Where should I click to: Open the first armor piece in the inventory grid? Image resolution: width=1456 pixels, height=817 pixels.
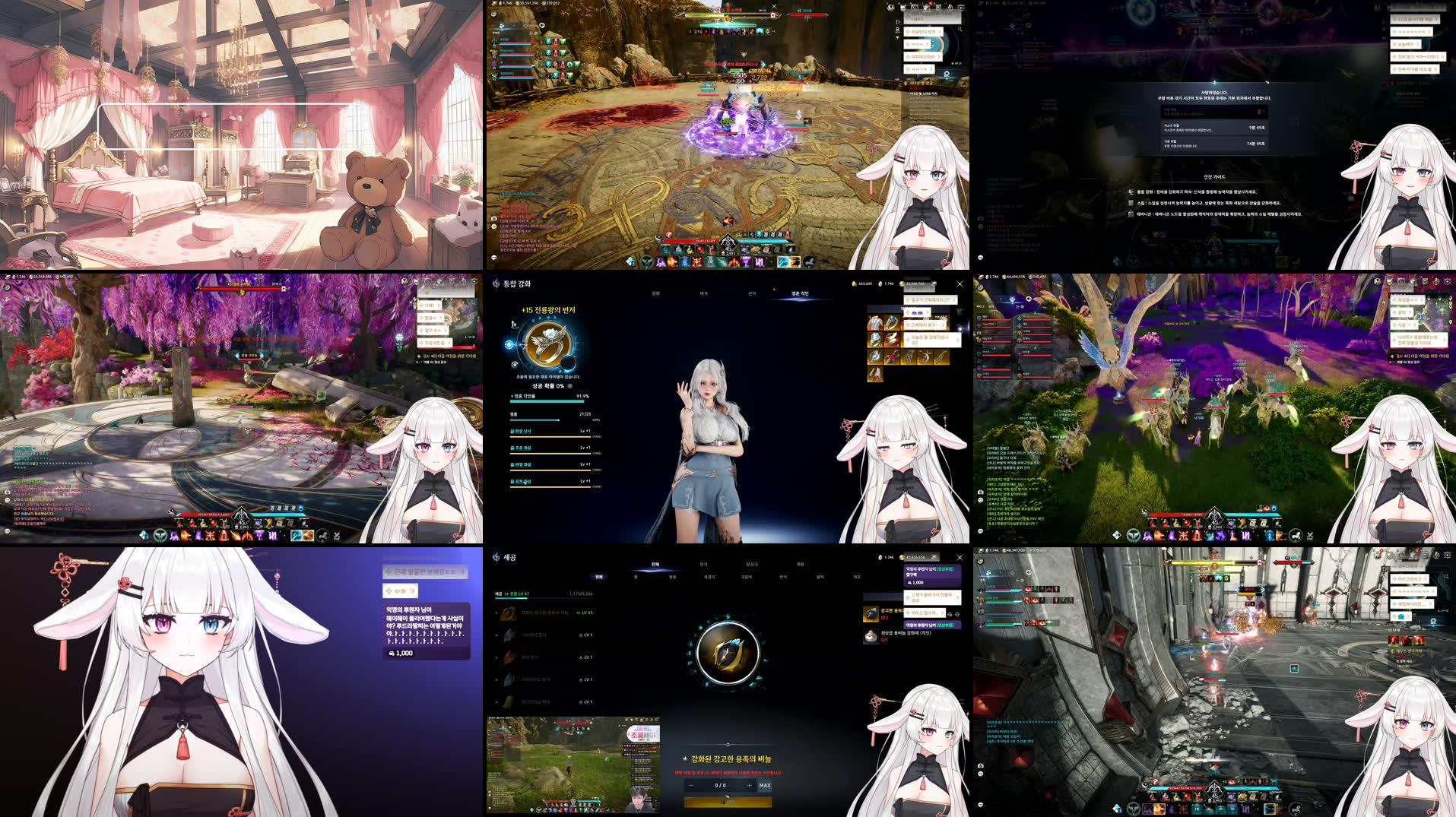(874, 323)
